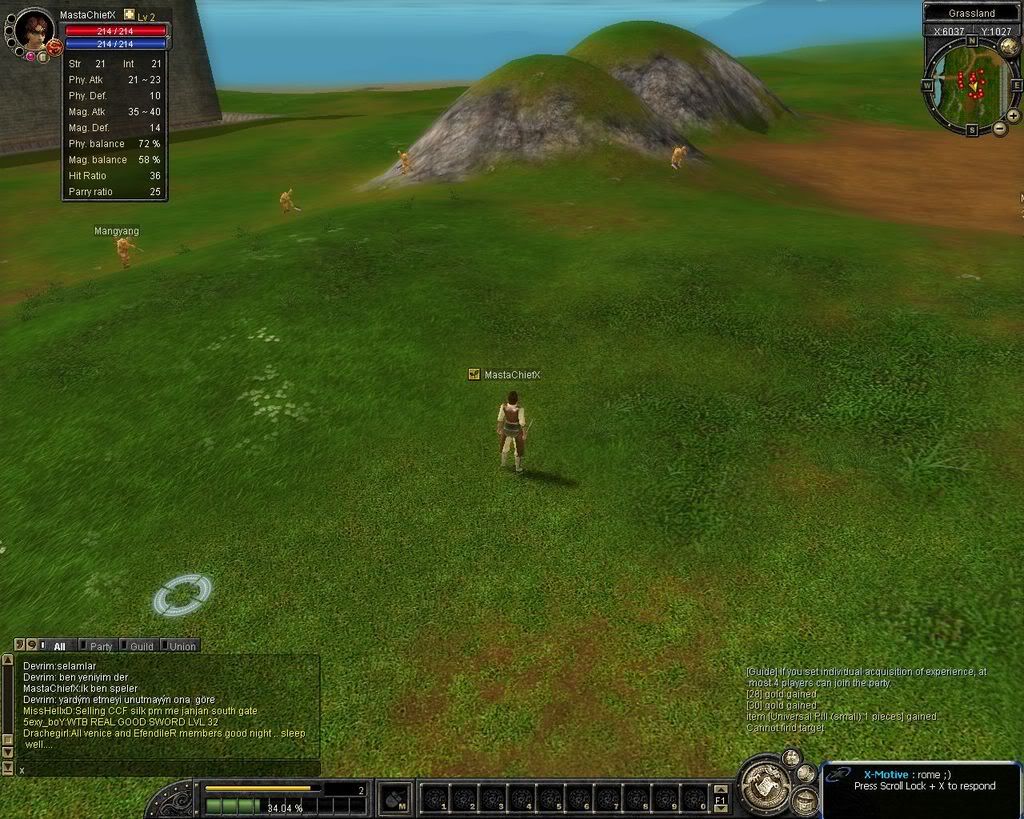Click the circular Grassland minimap

point(969,86)
